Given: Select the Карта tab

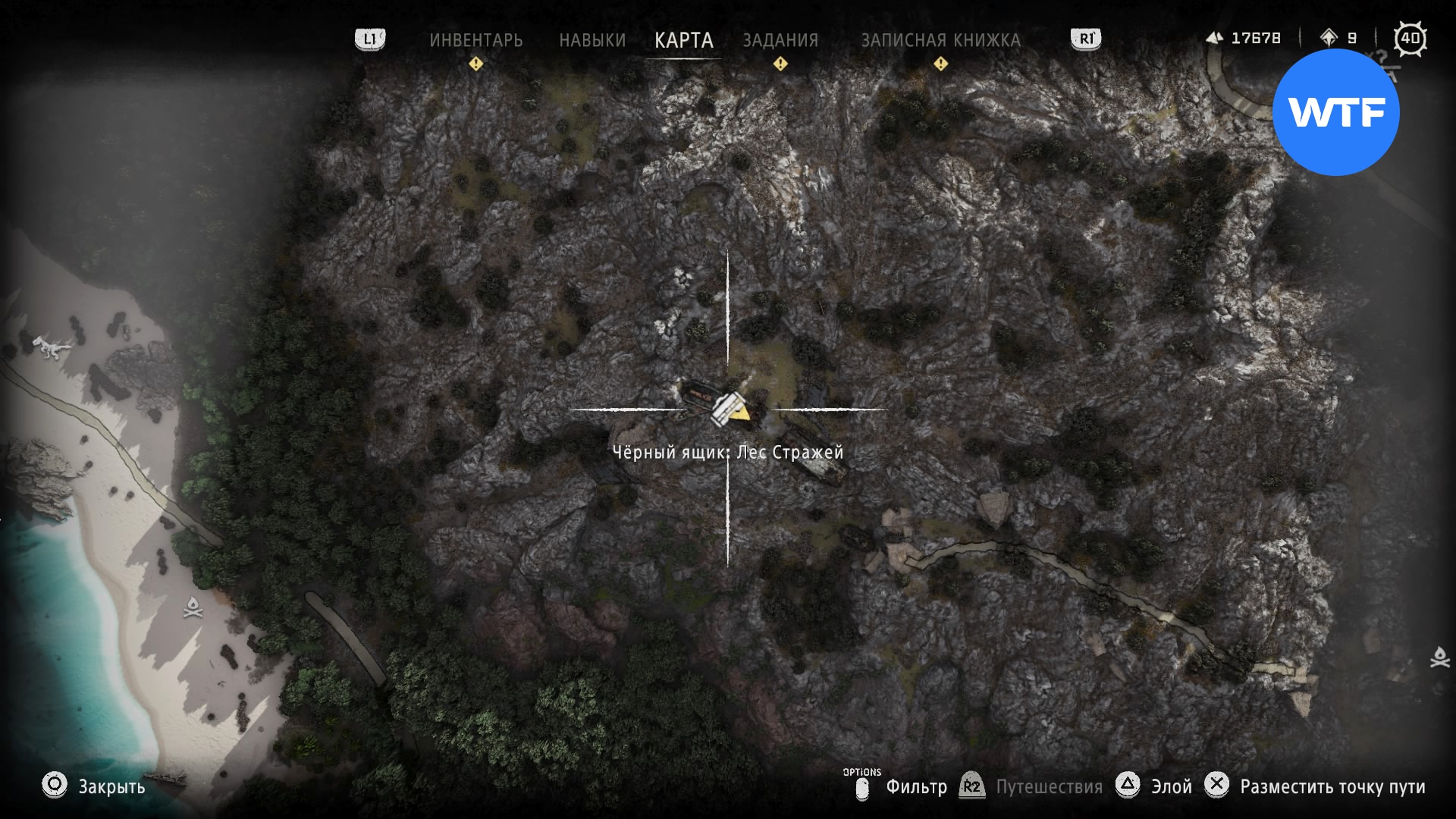Looking at the screenshot, I should [683, 40].
